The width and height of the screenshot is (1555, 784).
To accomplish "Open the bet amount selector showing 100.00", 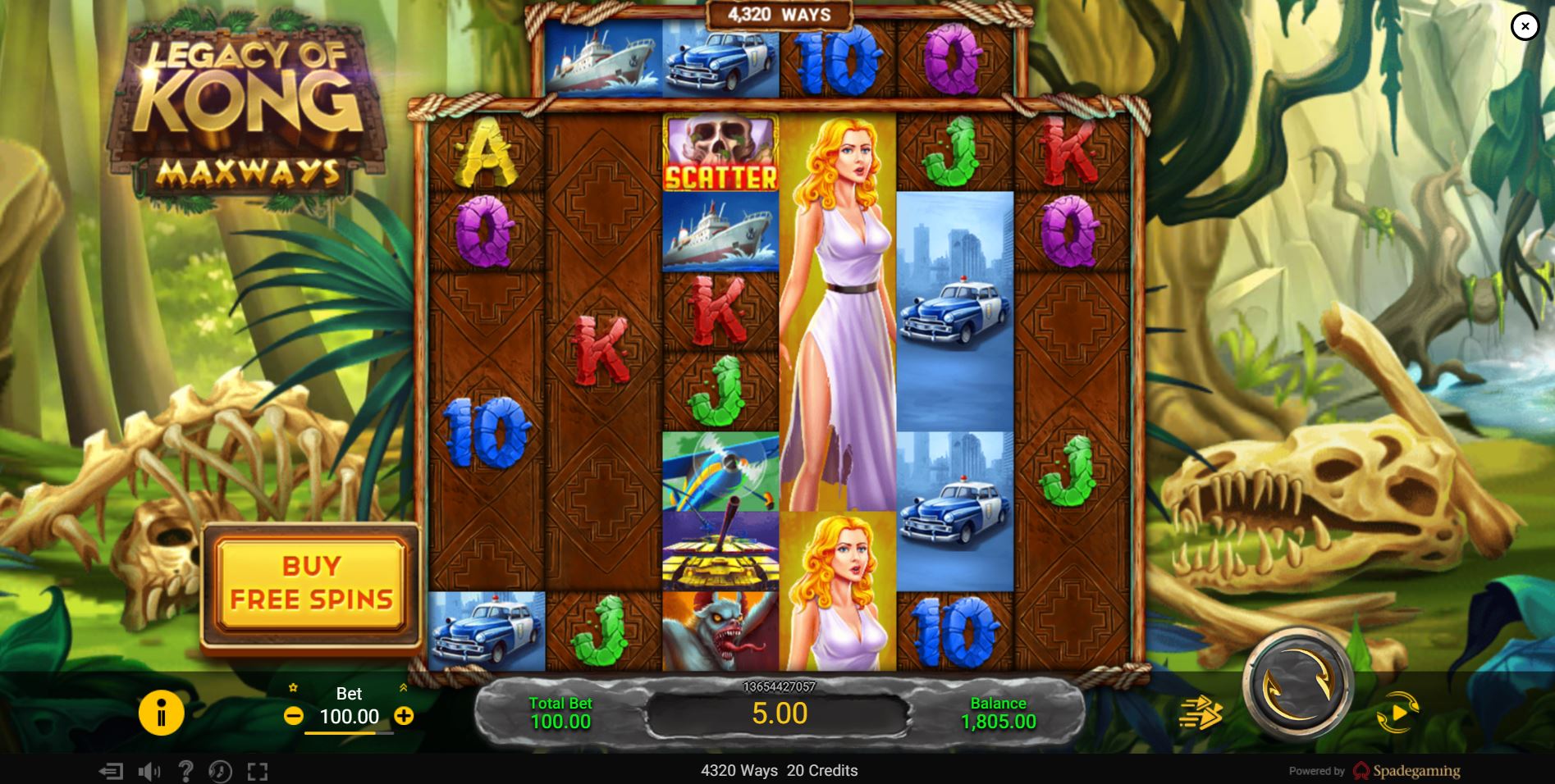I will pos(349,716).
